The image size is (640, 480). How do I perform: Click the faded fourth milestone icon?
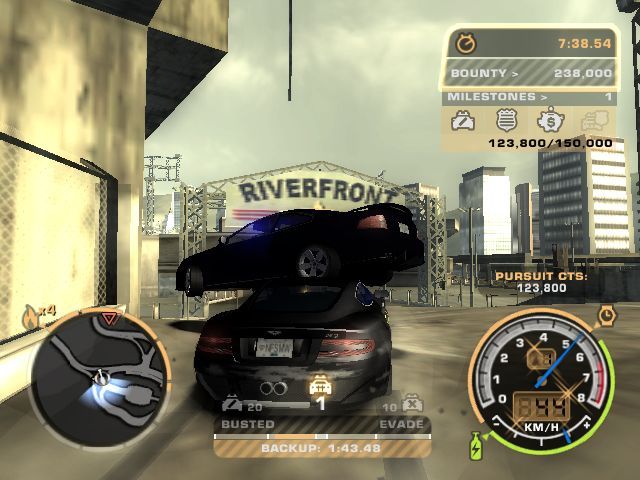[x=594, y=121]
